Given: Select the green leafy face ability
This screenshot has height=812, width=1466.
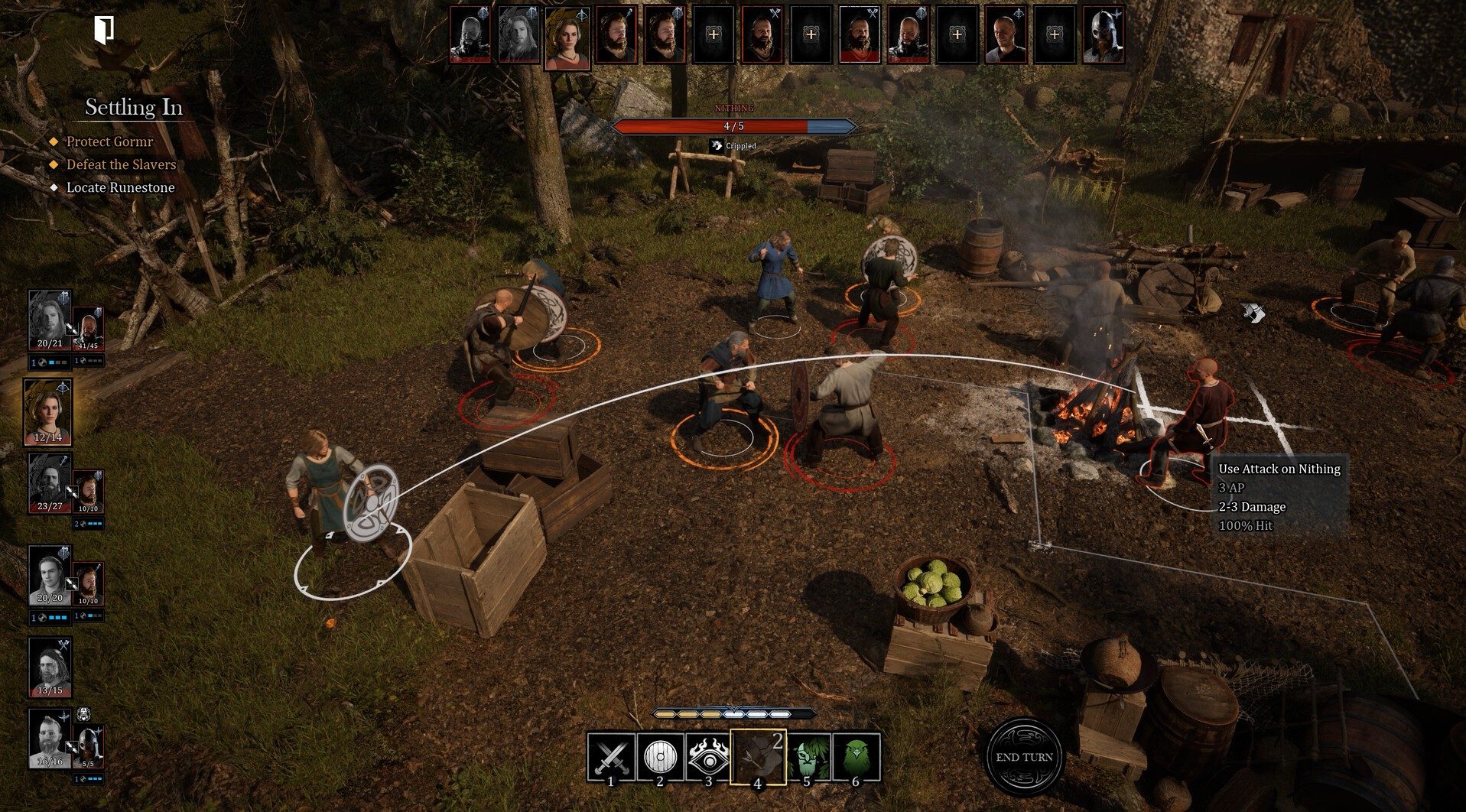Looking at the screenshot, I should click(x=808, y=757).
